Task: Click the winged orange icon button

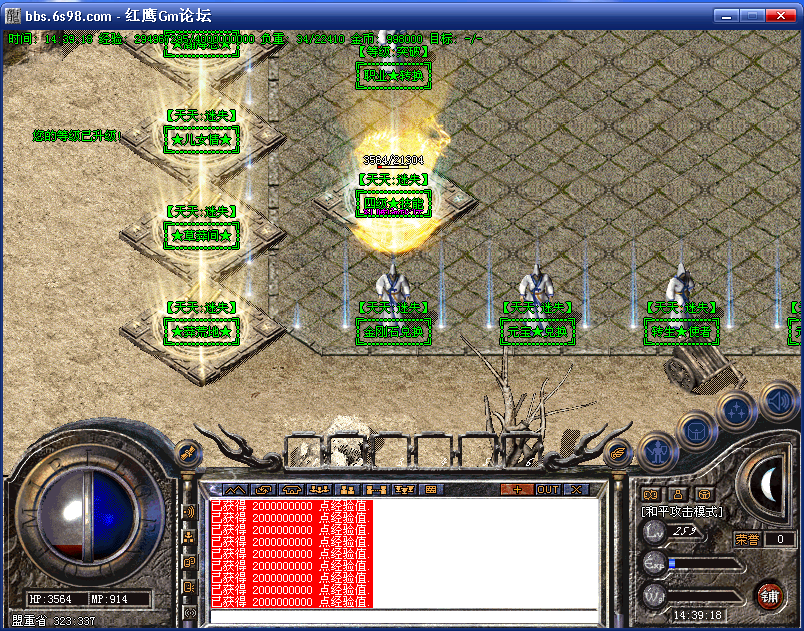Action: pyautogui.click(x=620, y=453)
